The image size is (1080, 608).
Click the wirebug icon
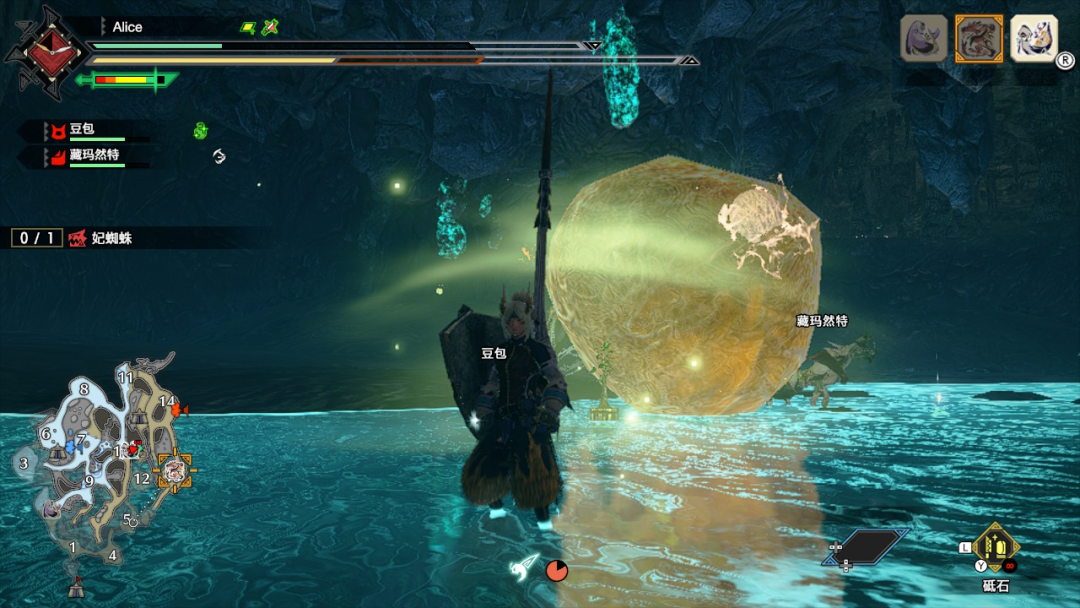coord(526,567)
